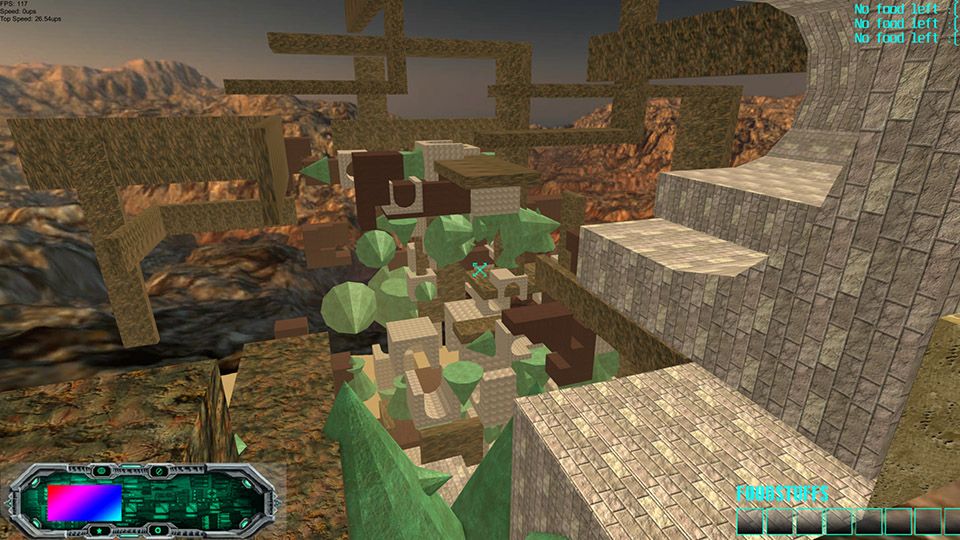The height and width of the screenshot is (540, 960).
Task: Click the pink-blue gradient display in the HUD panel
Action: pos(85,503)
